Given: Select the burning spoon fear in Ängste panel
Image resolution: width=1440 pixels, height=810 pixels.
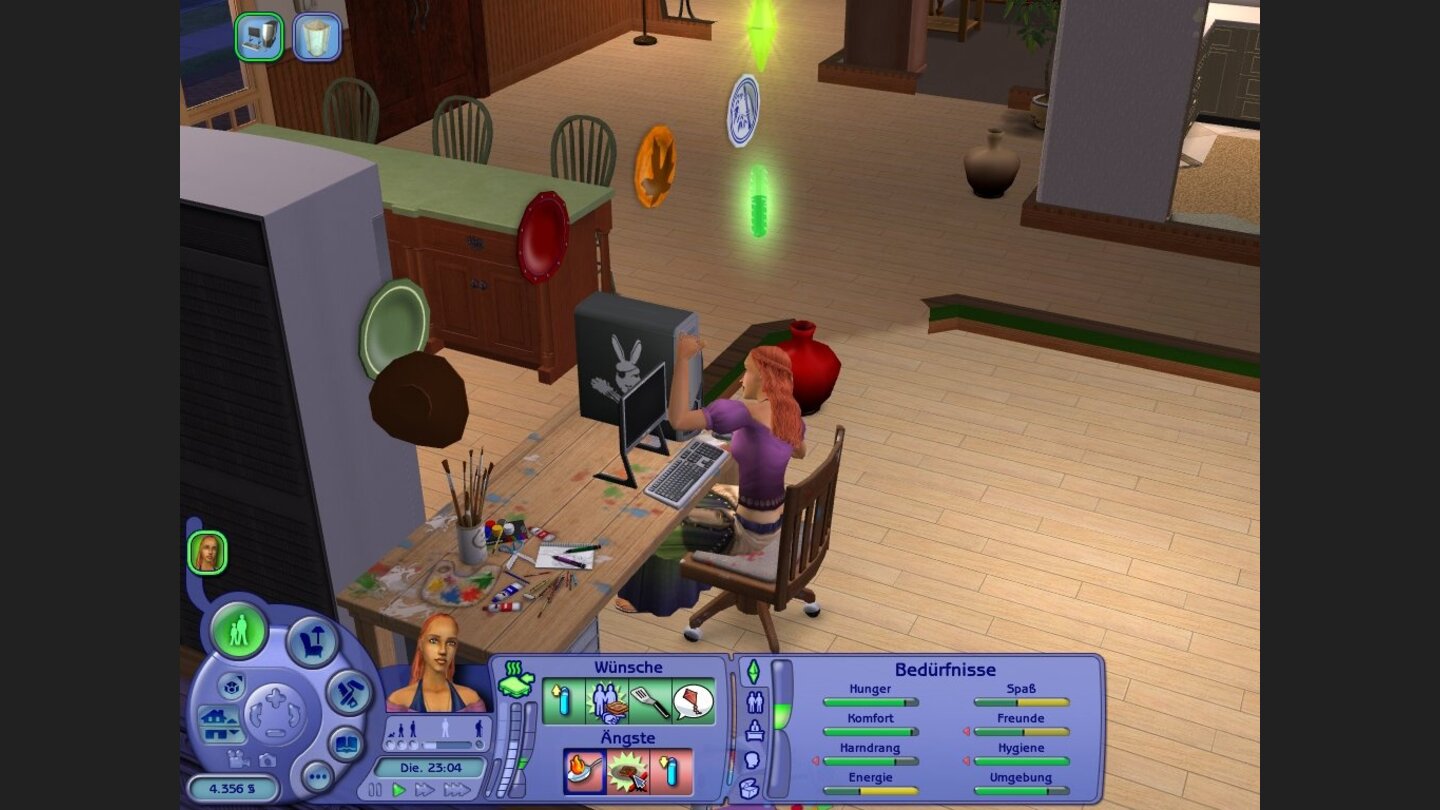Looking at the screenshot, I should coord(586,772).
